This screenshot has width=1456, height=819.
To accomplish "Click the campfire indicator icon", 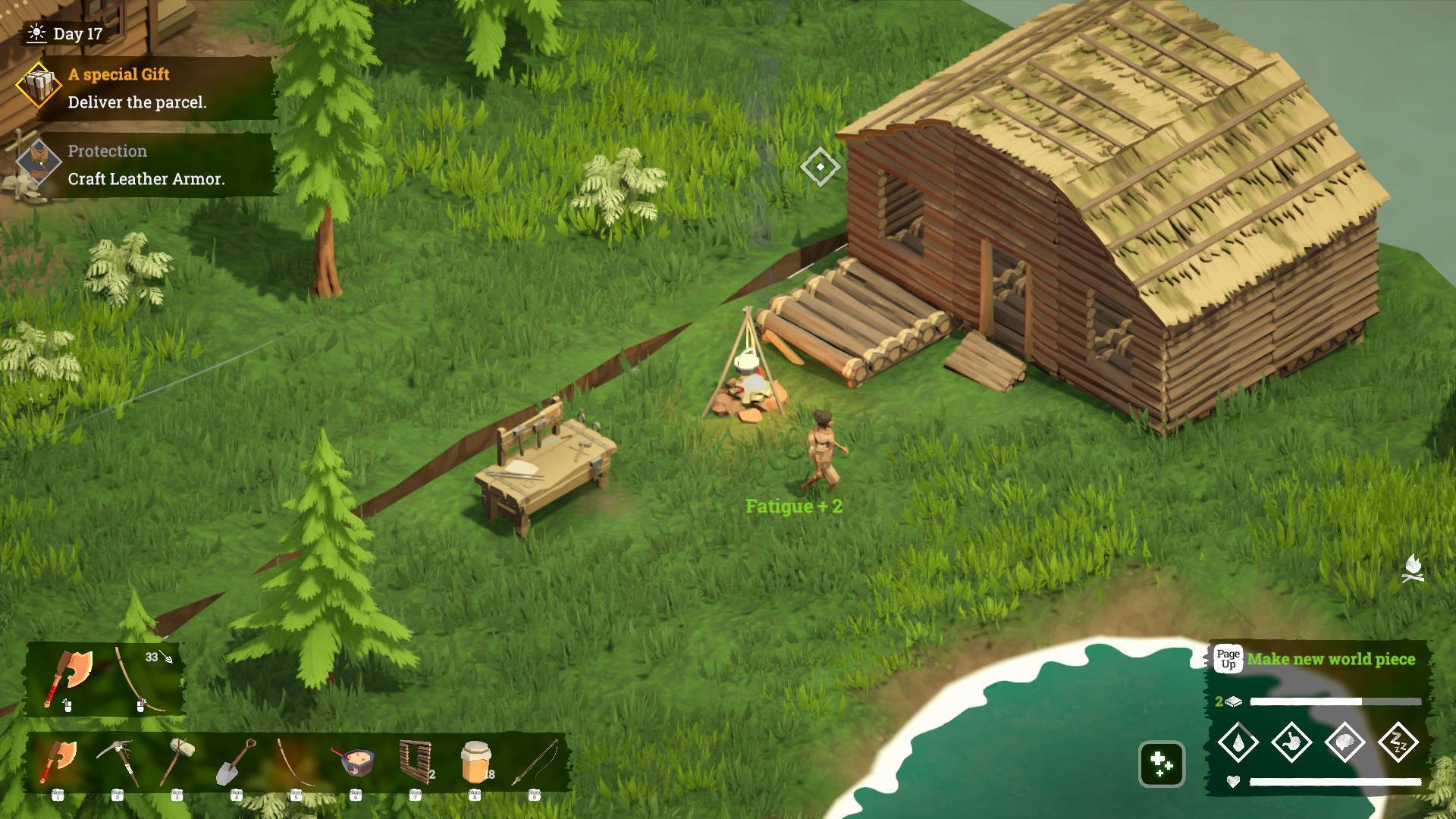I will 1413,569.
